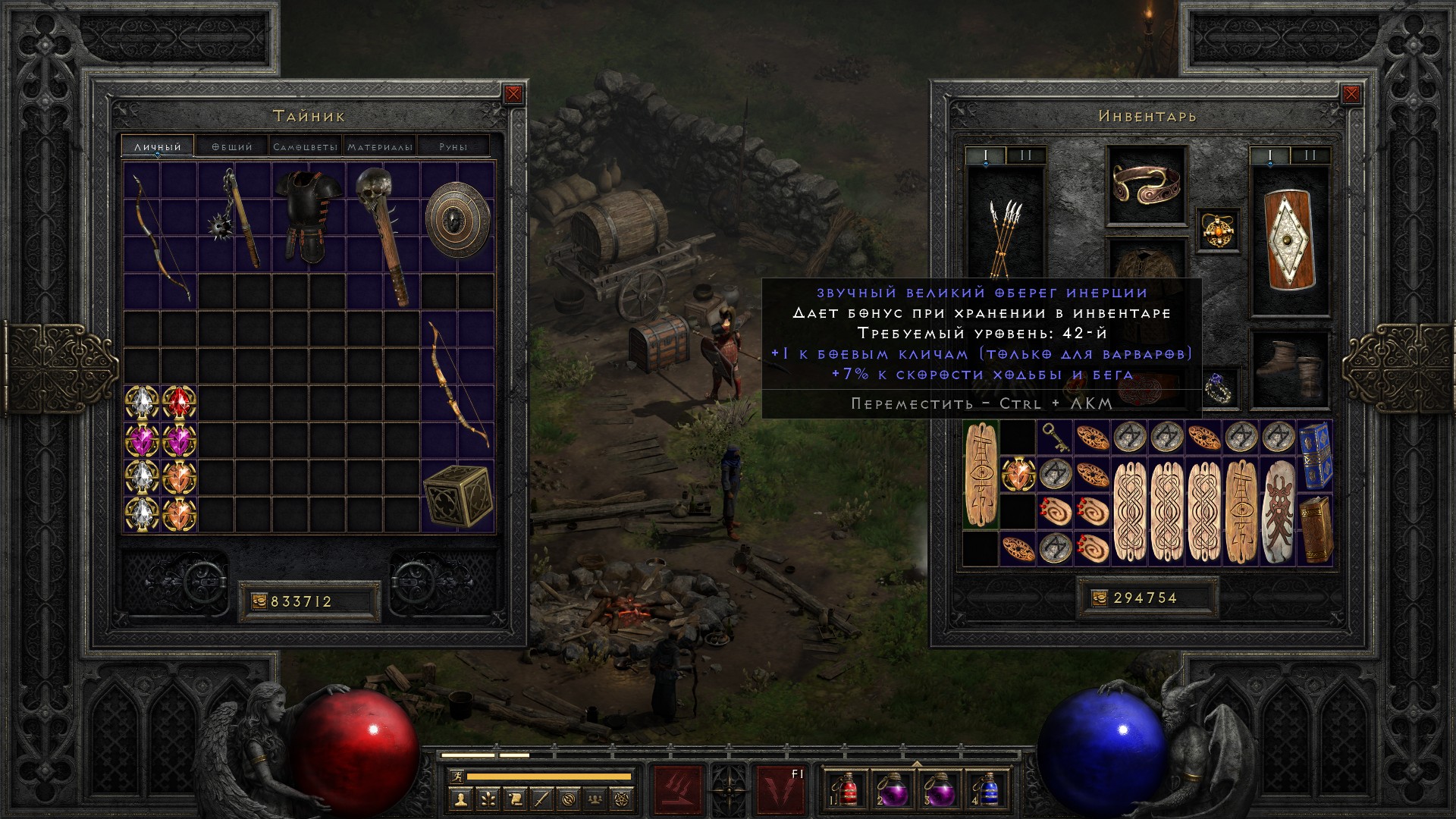This screenshot has height=819, width=1456.
Task: Close the stash window
Action: [x=513, y=94]
